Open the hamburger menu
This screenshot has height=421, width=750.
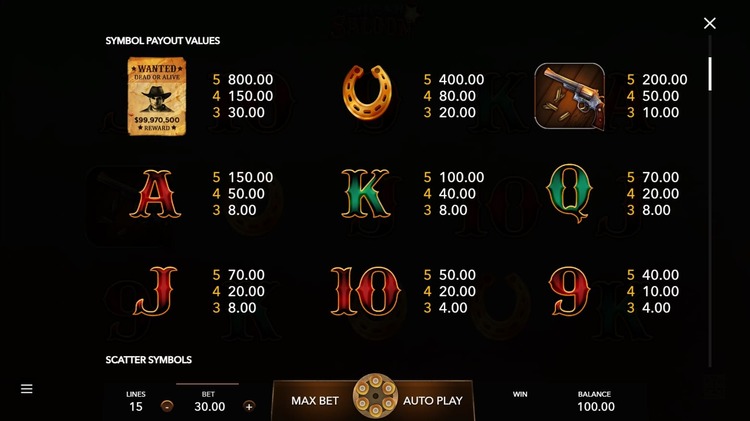pos(27,389)
